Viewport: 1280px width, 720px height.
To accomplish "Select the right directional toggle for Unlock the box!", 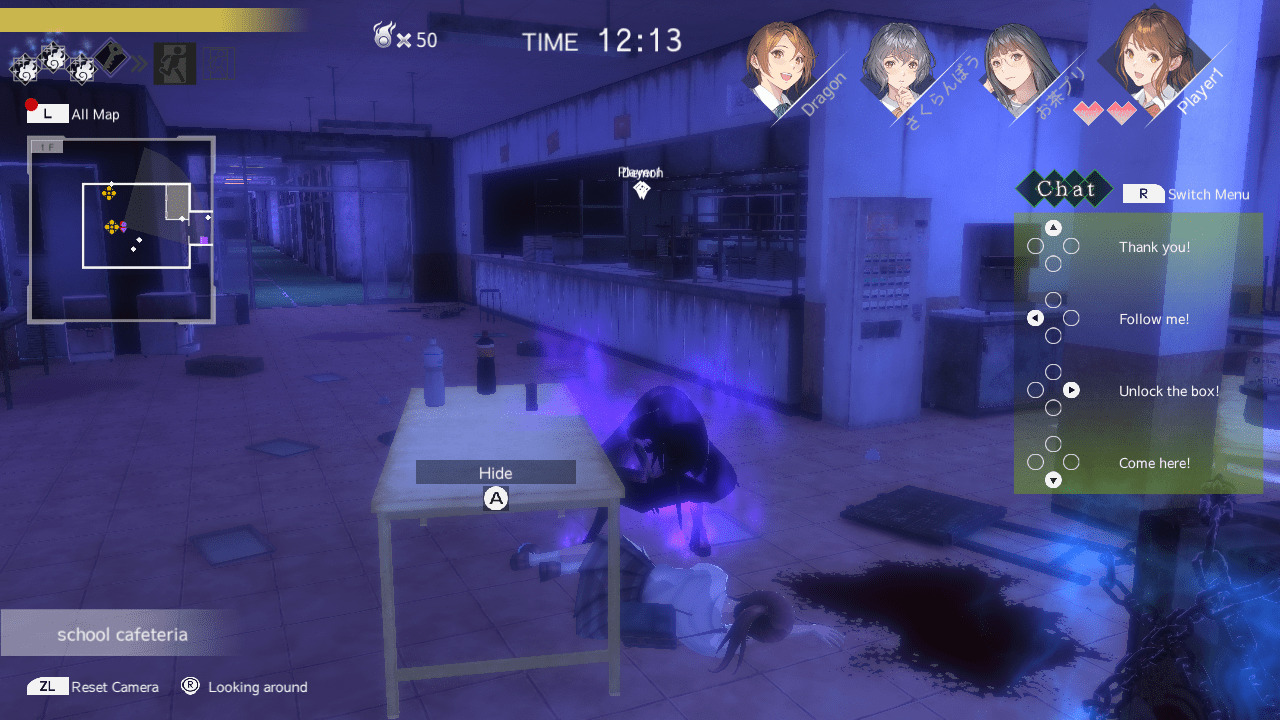I will tap(1070, 390).
